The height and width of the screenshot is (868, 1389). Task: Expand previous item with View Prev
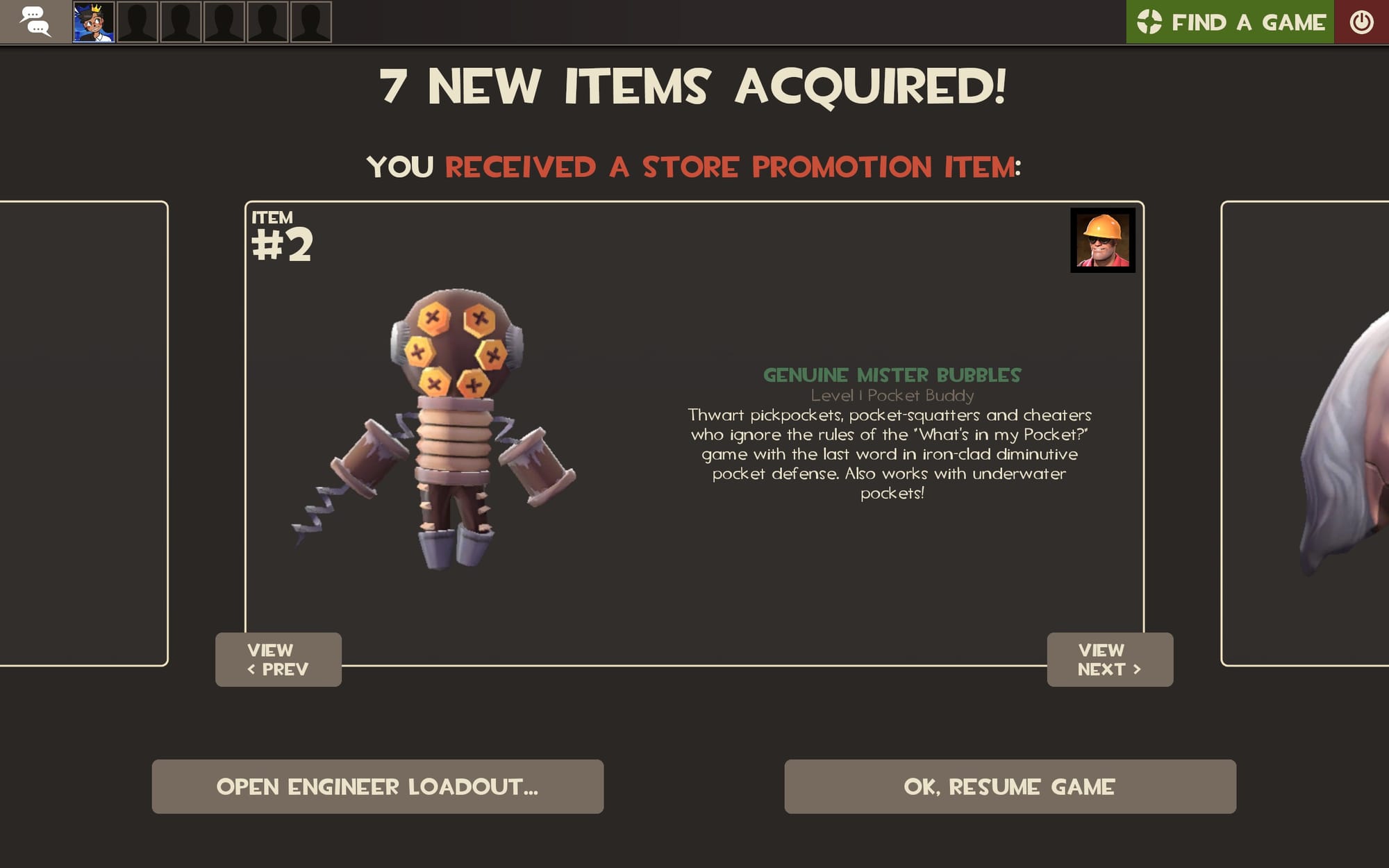pos(277,660)
